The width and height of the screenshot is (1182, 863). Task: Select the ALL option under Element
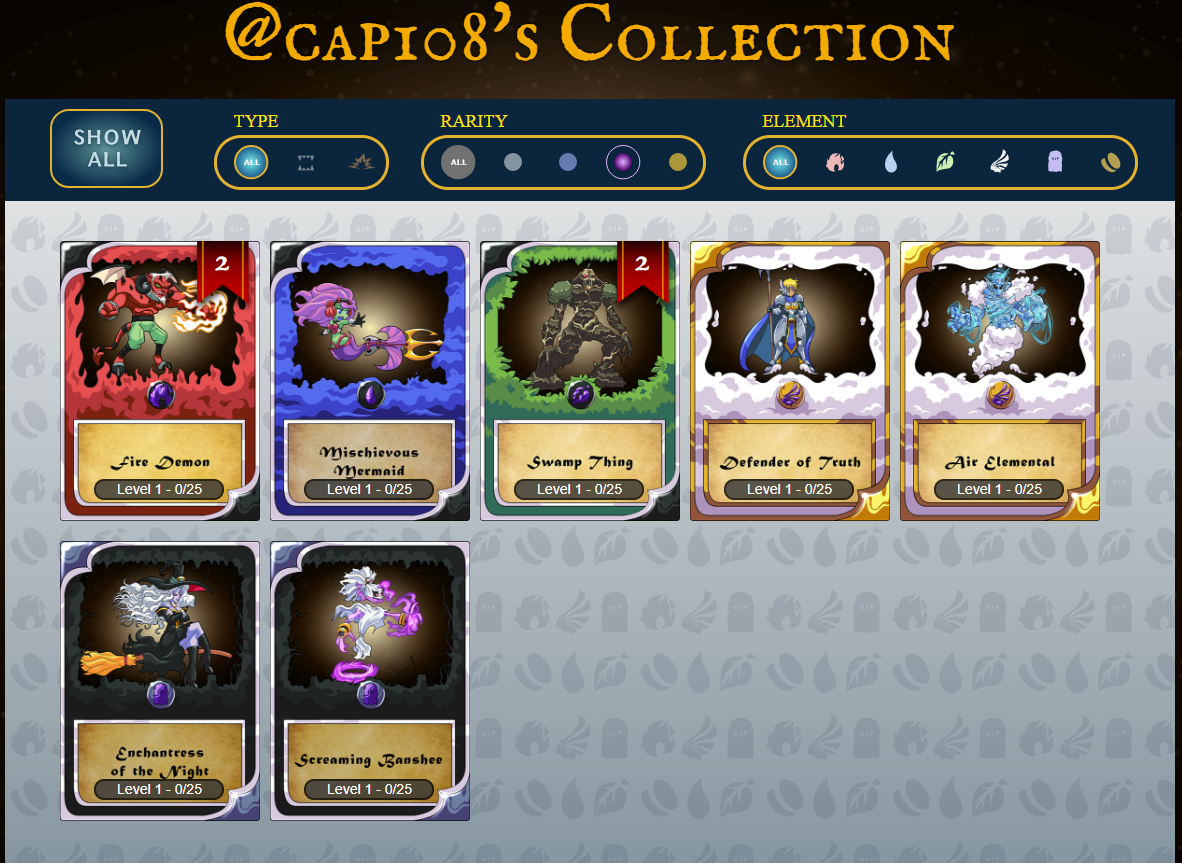[780, 162]
